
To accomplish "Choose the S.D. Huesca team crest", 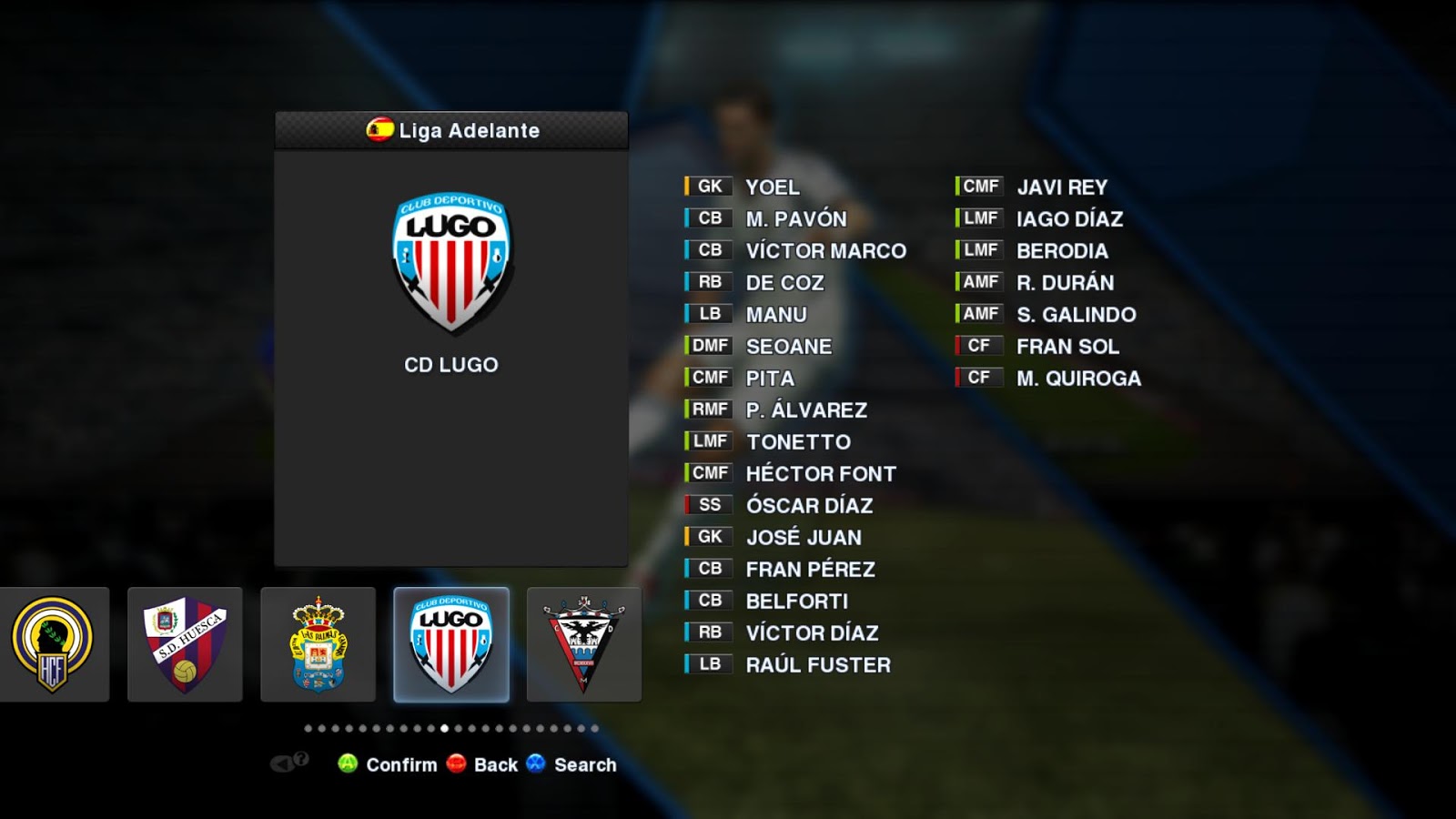I will pos(185,644).
